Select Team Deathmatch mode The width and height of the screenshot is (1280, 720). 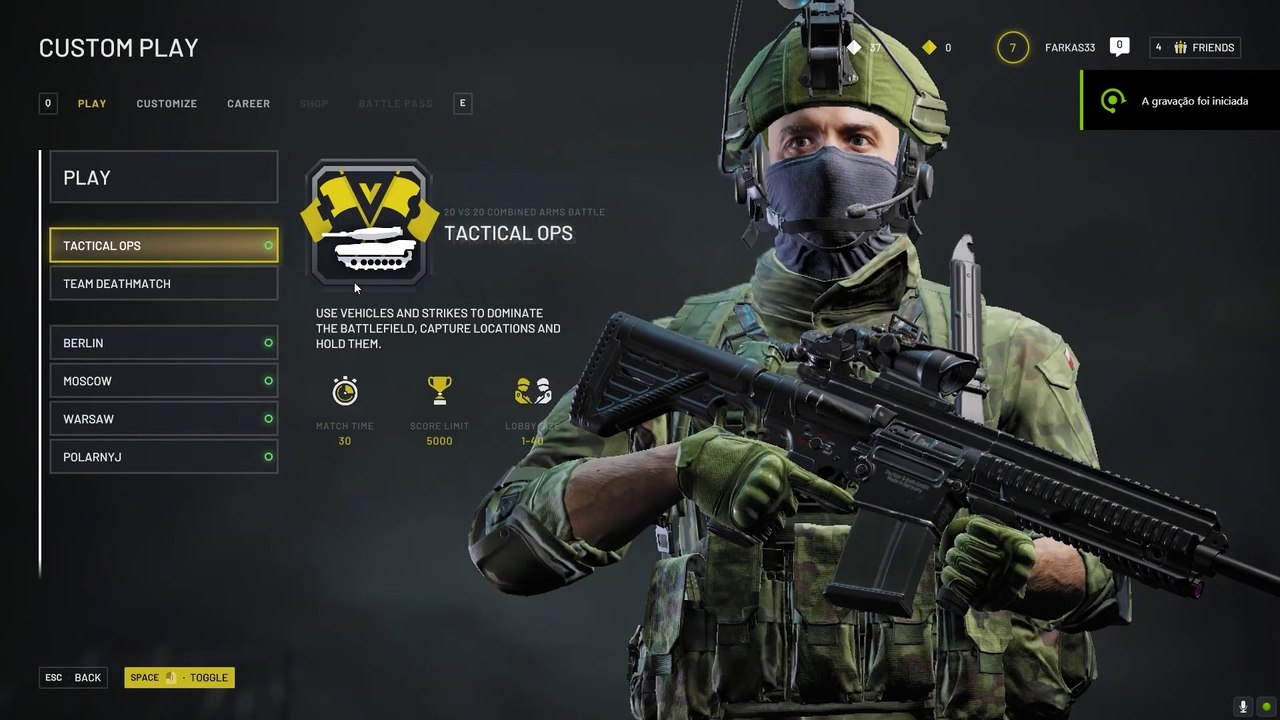(x=164, y=284)
